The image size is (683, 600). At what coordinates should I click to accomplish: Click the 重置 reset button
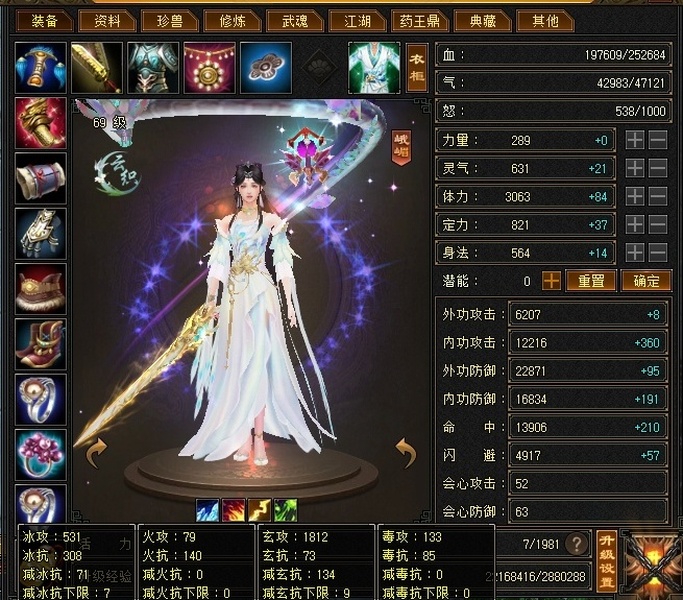point(591,281)
